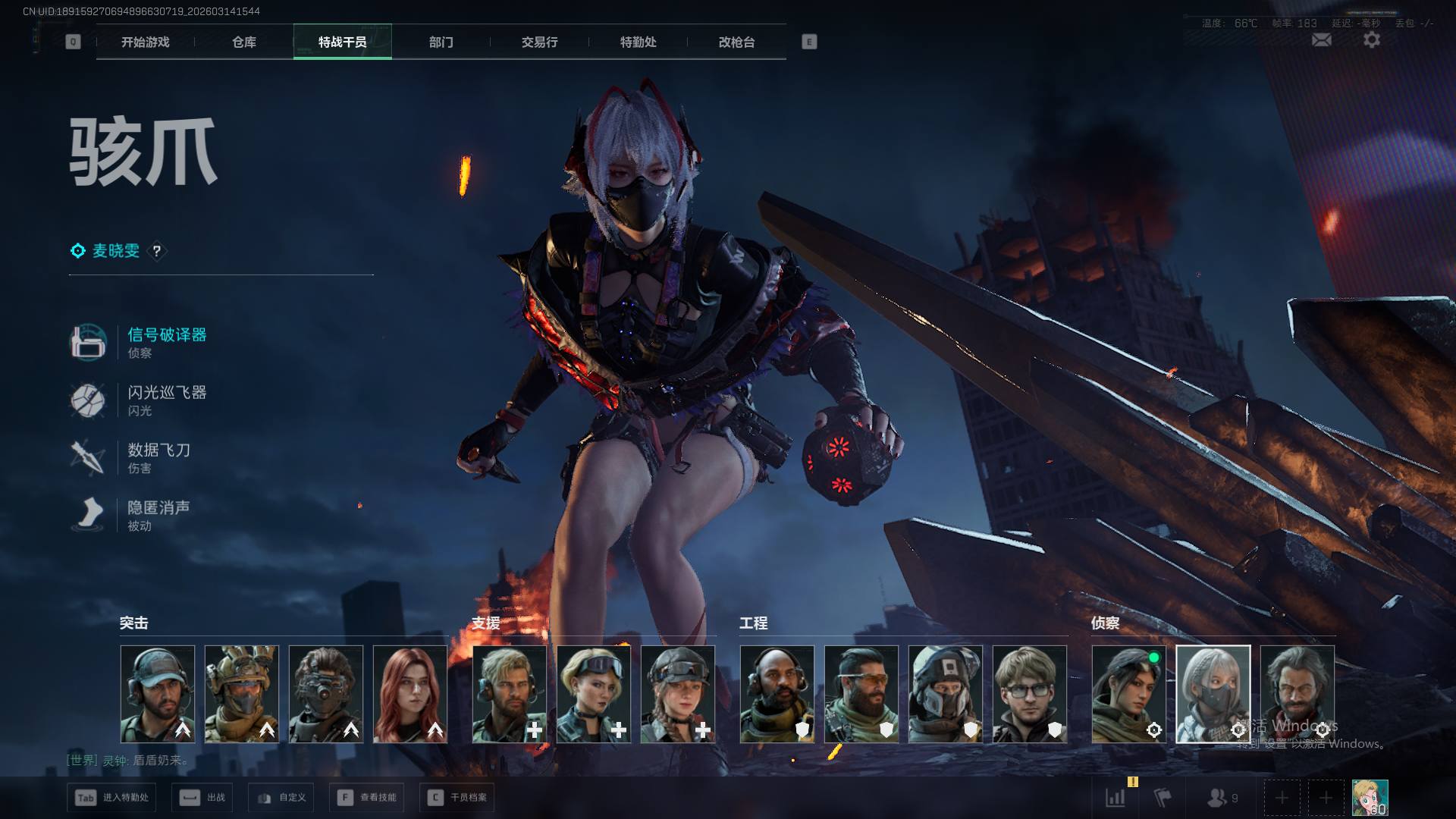Open the mail envelope icon

[x=1321, y=40]
